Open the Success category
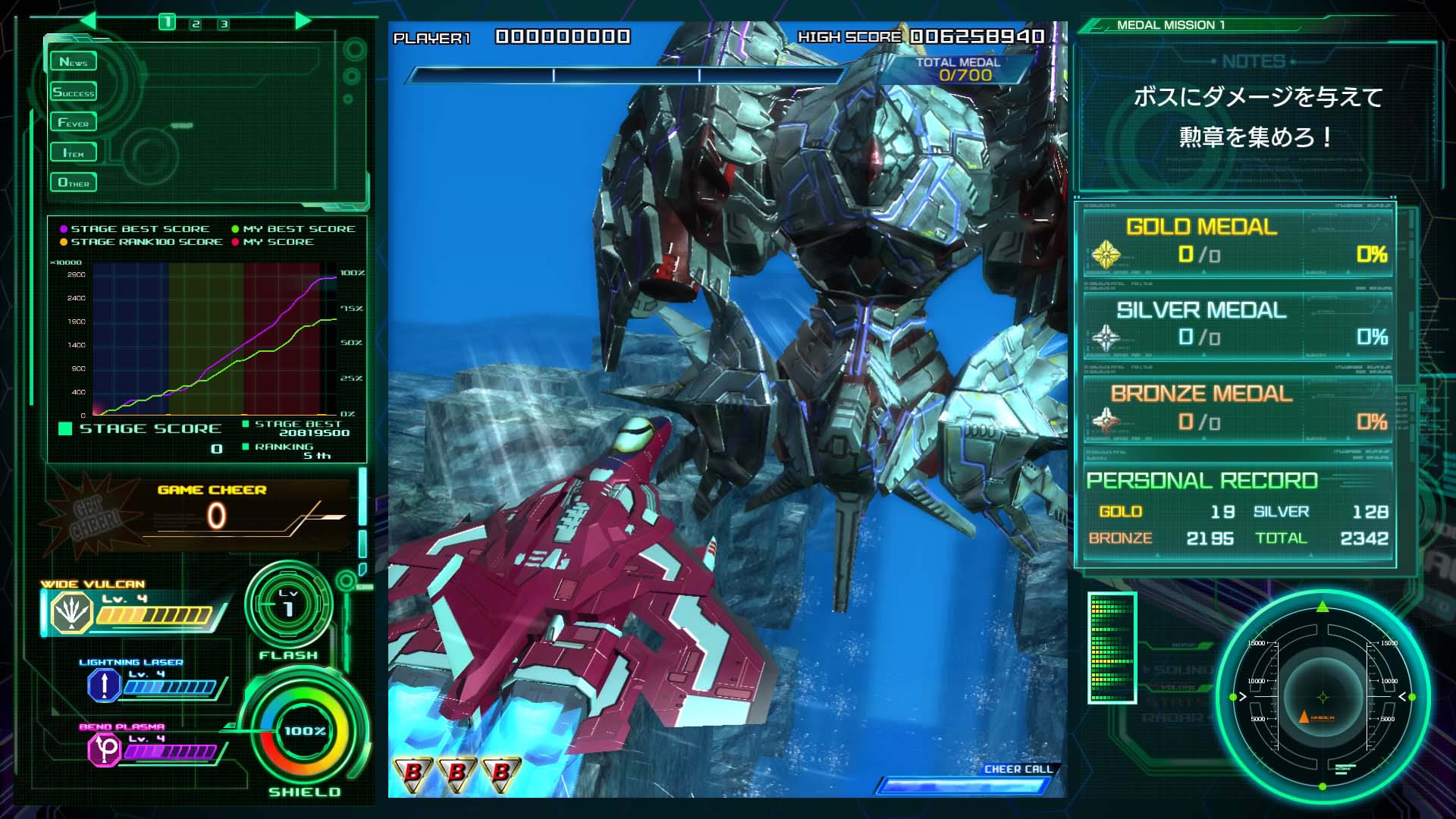The width and height of the screenshot is (1456, 819). [73, 91]
